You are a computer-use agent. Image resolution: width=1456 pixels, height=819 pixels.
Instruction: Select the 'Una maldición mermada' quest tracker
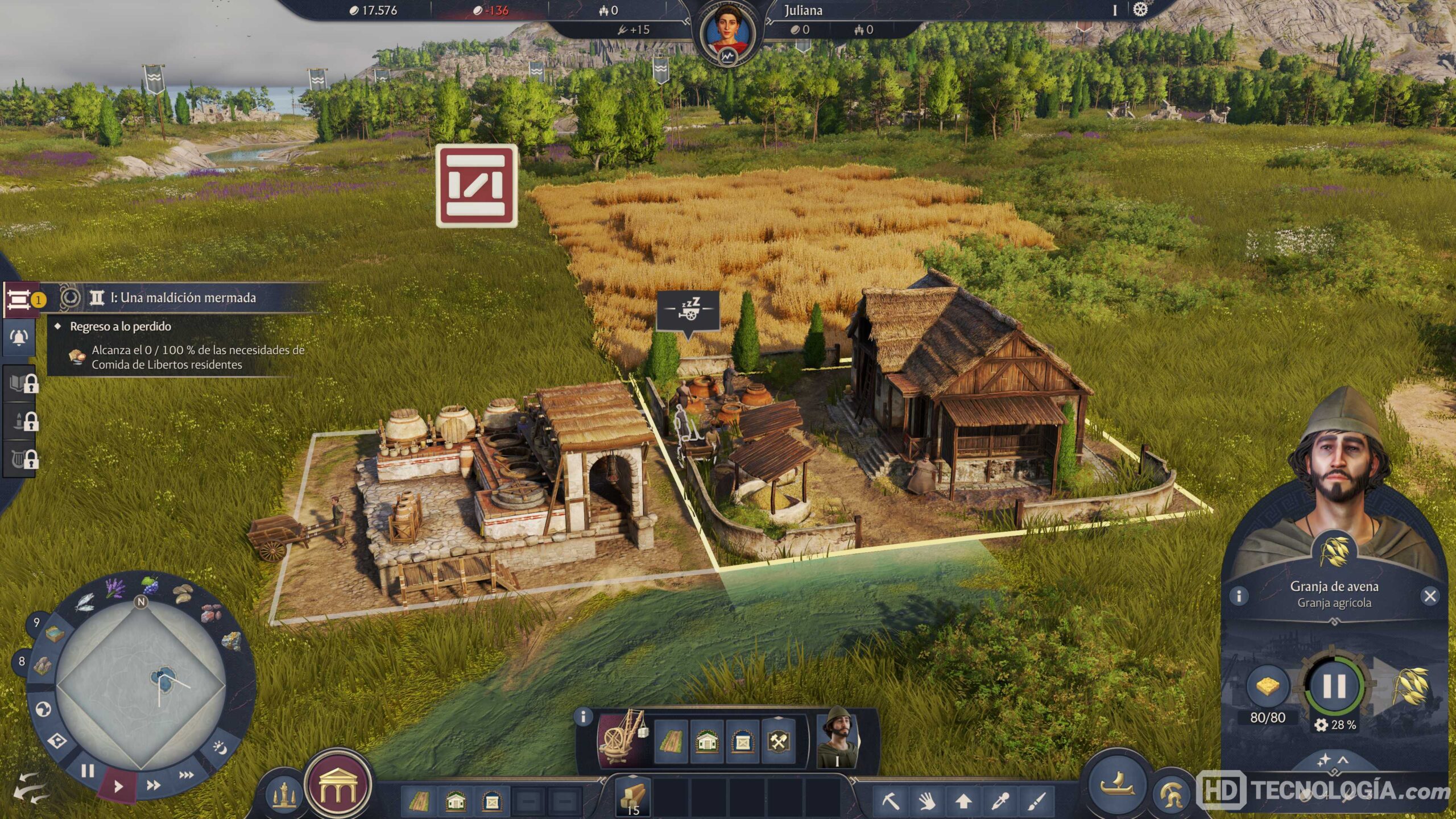click(x=183, y=297)
